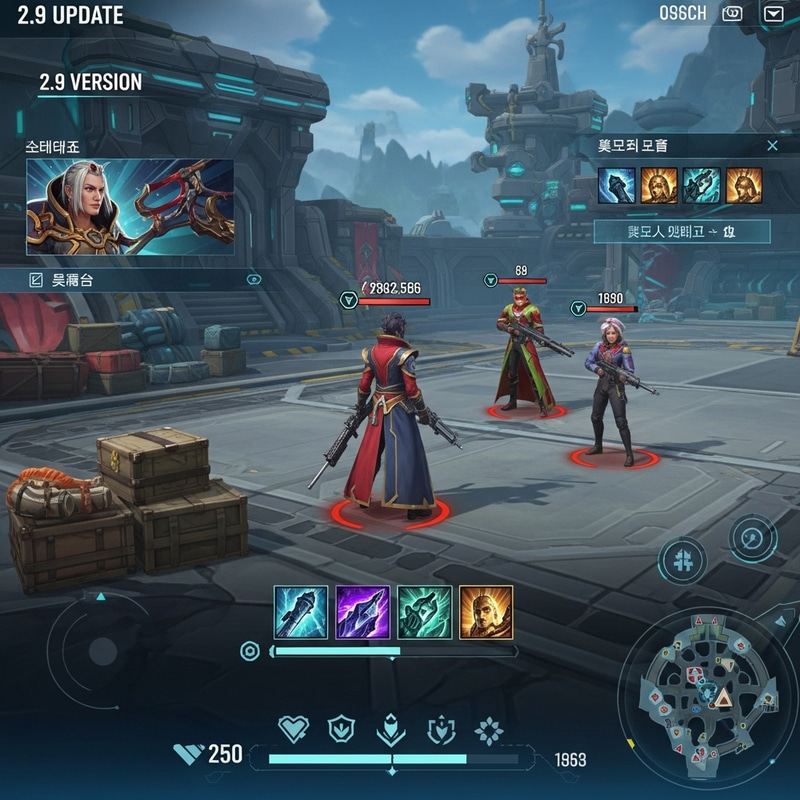Open the top-right dropdown arrow menu
The image size is (800, 800).
[x=773, y=14]
